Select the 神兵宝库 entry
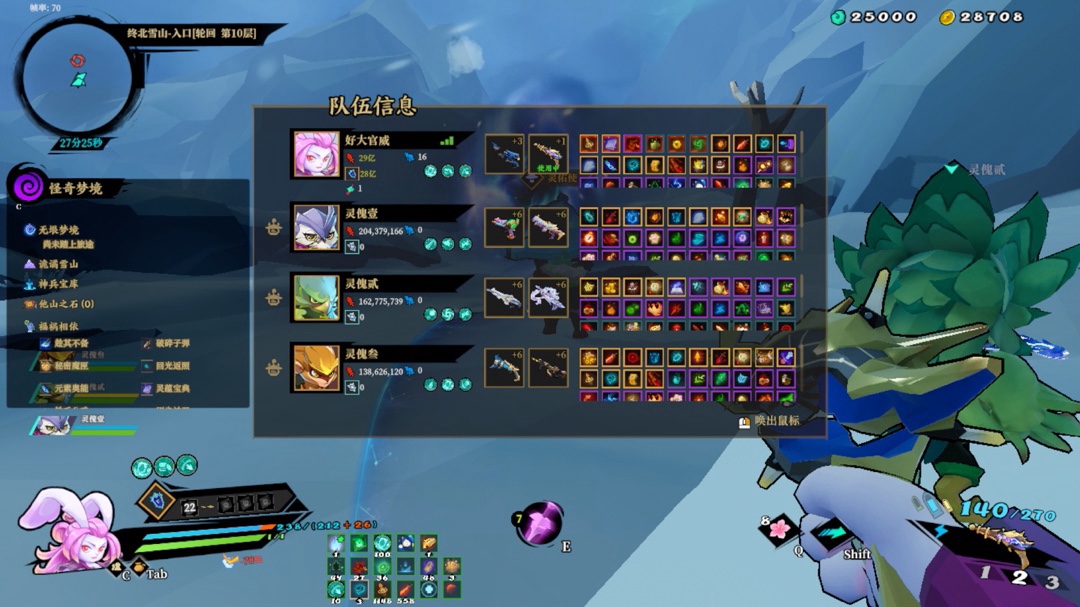Screen dimensions: 1080x607 point(59,284)
